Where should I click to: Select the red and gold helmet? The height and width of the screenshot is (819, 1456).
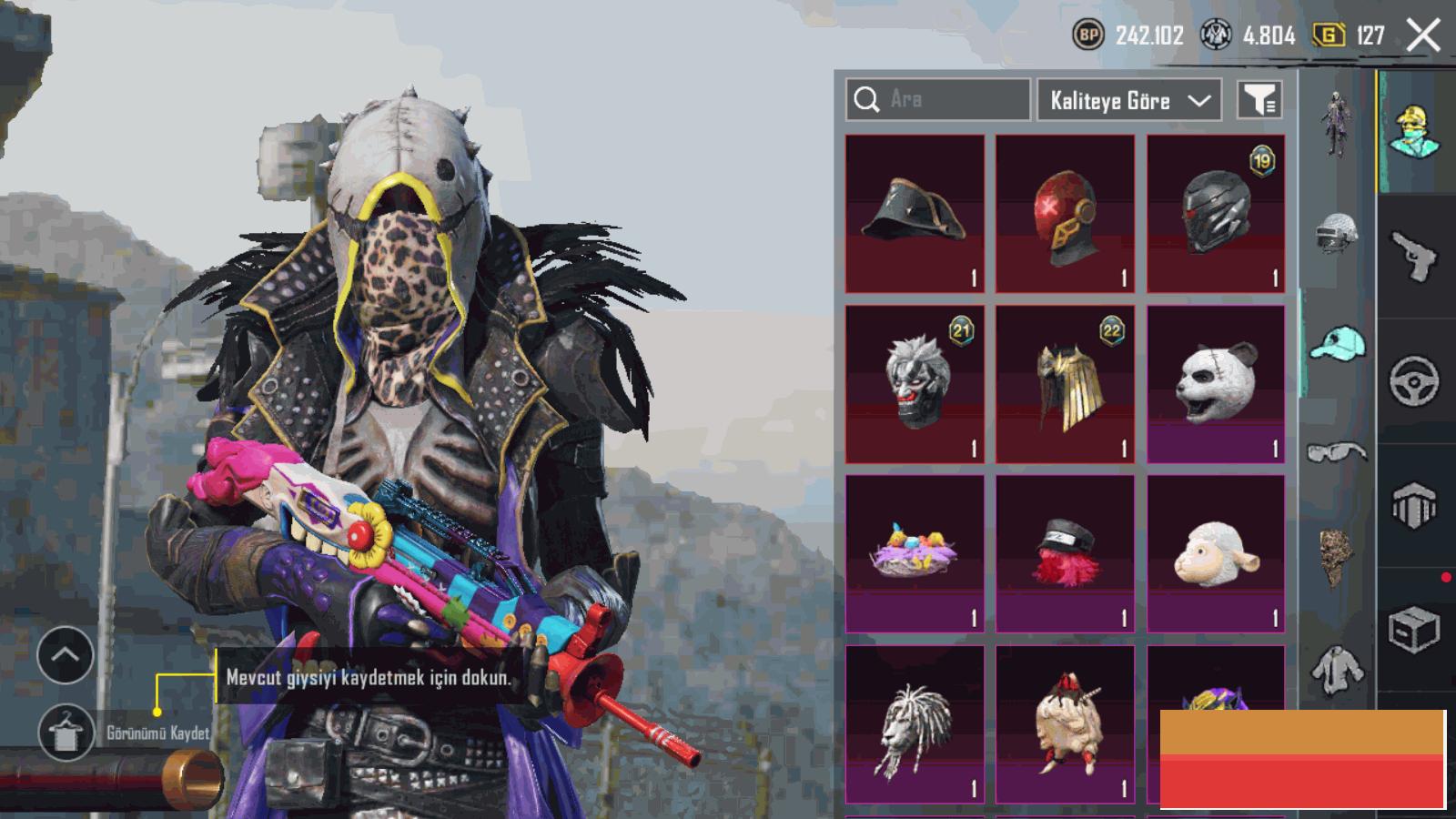coord(1065,214)
